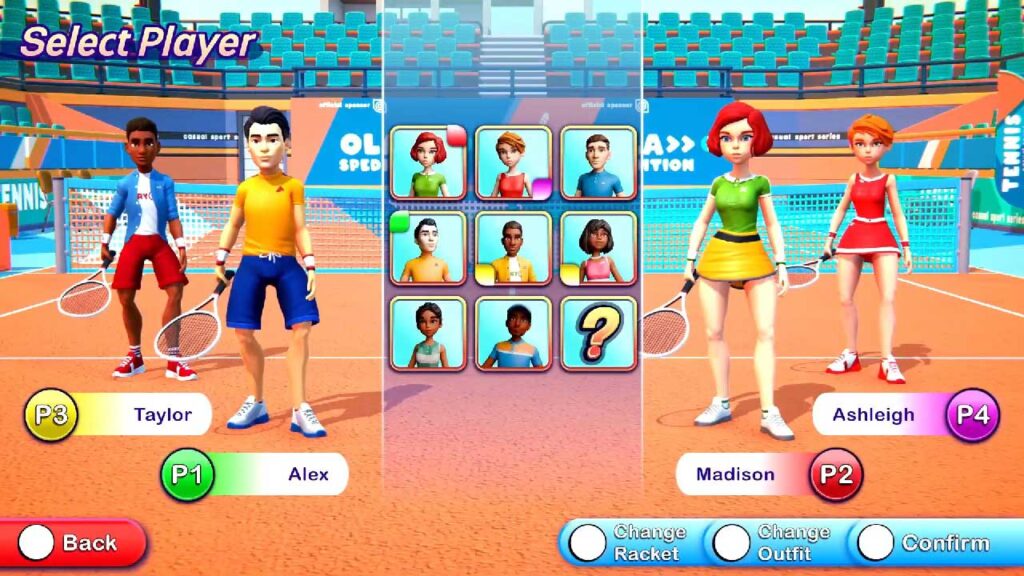Click the Change Racket button
This screenshot has width=1024, height=576.
630,542
